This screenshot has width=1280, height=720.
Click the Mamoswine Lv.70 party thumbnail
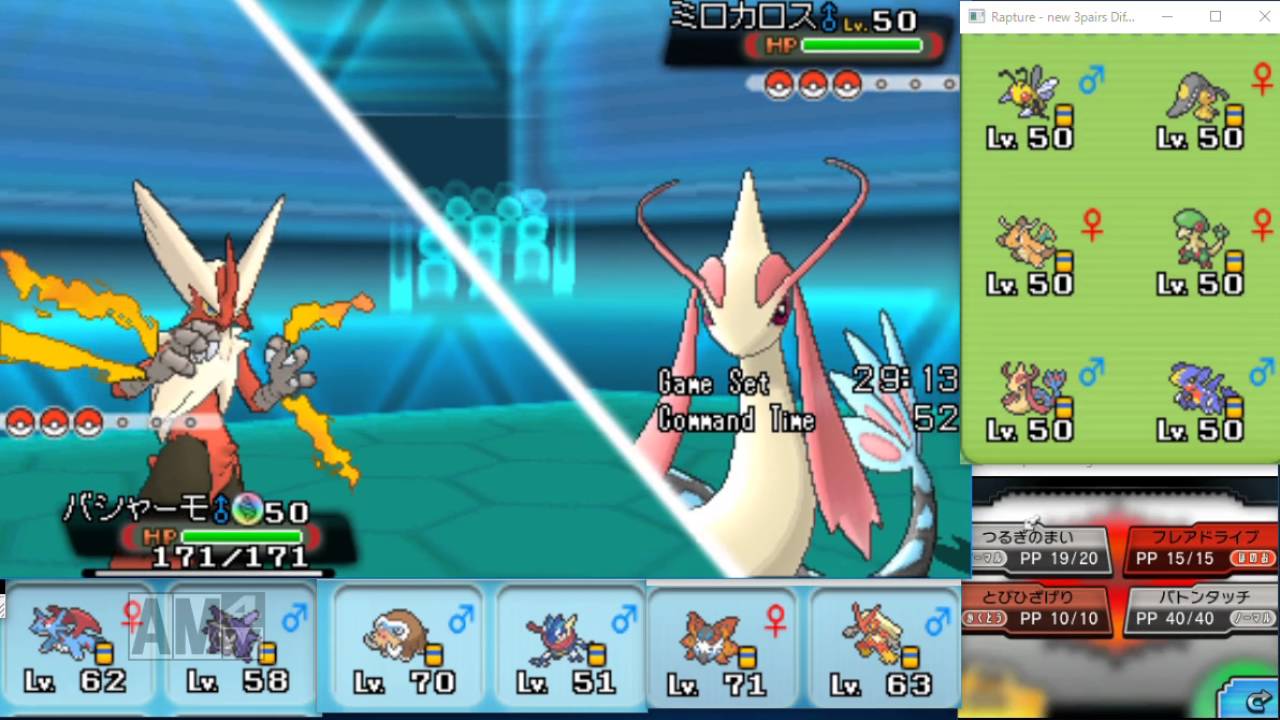click(400, 640)
